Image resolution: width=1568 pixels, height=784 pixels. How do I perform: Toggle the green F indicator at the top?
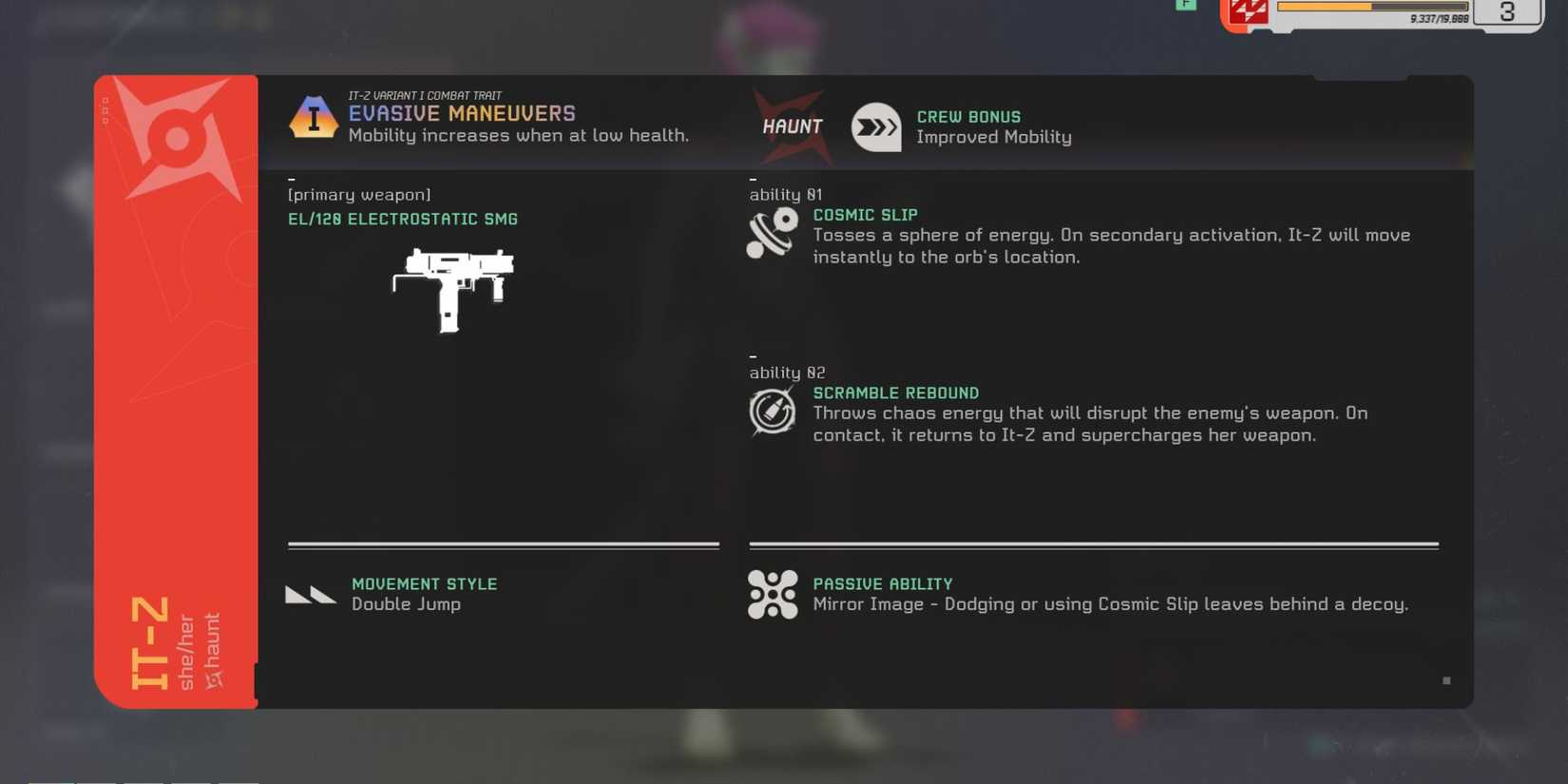tap(1186, 6)
